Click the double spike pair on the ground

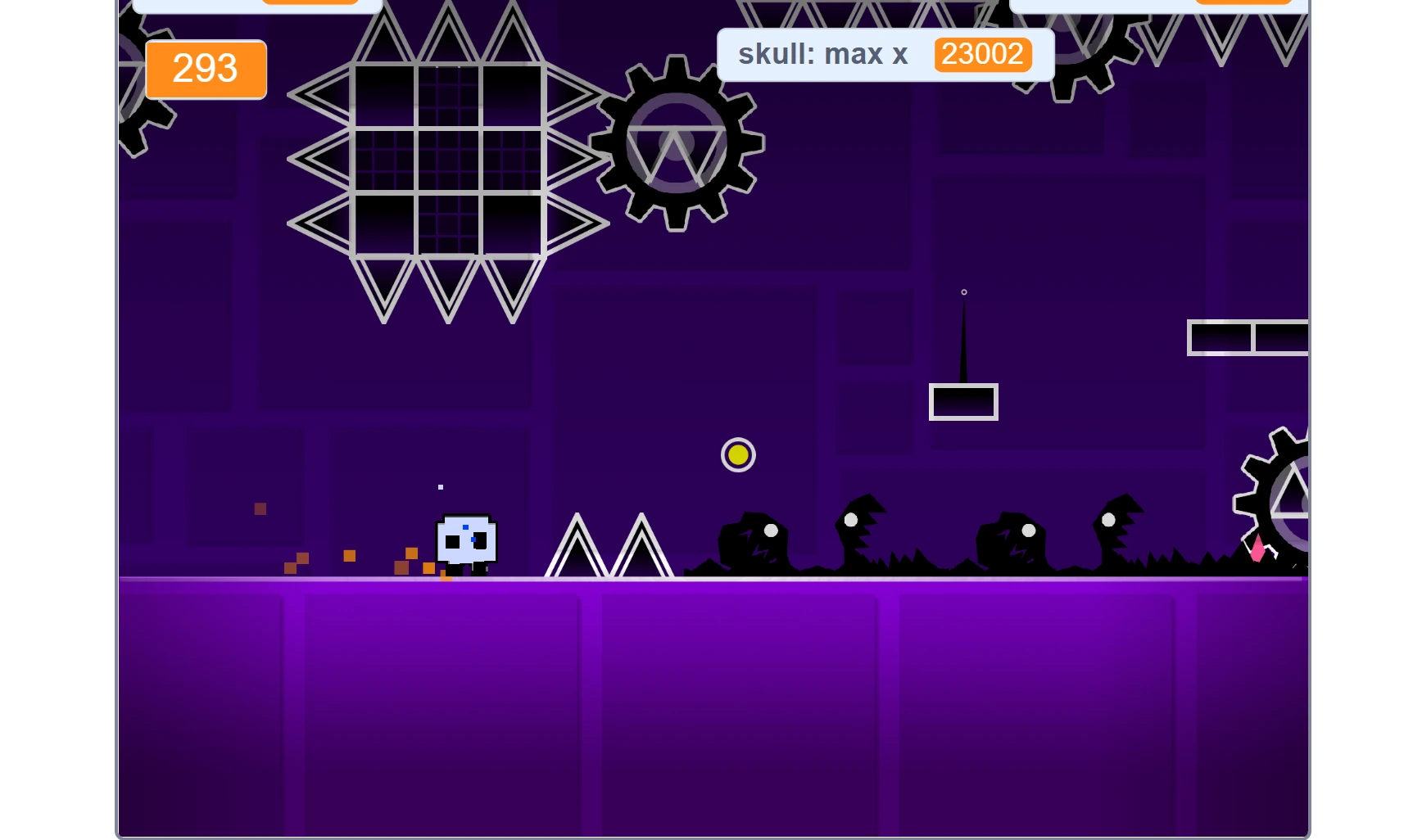[610, 544]
